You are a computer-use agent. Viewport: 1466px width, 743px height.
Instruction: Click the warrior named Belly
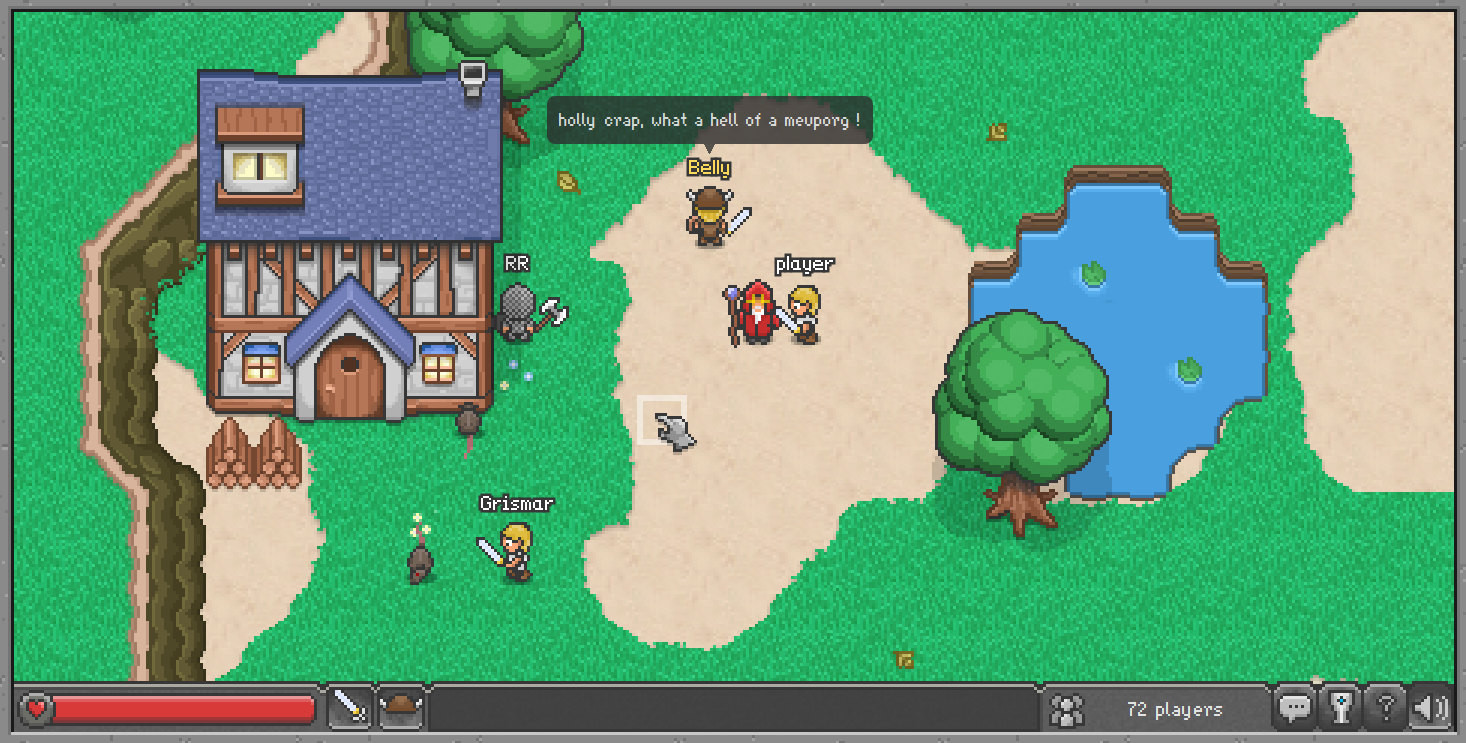[706, 212]
